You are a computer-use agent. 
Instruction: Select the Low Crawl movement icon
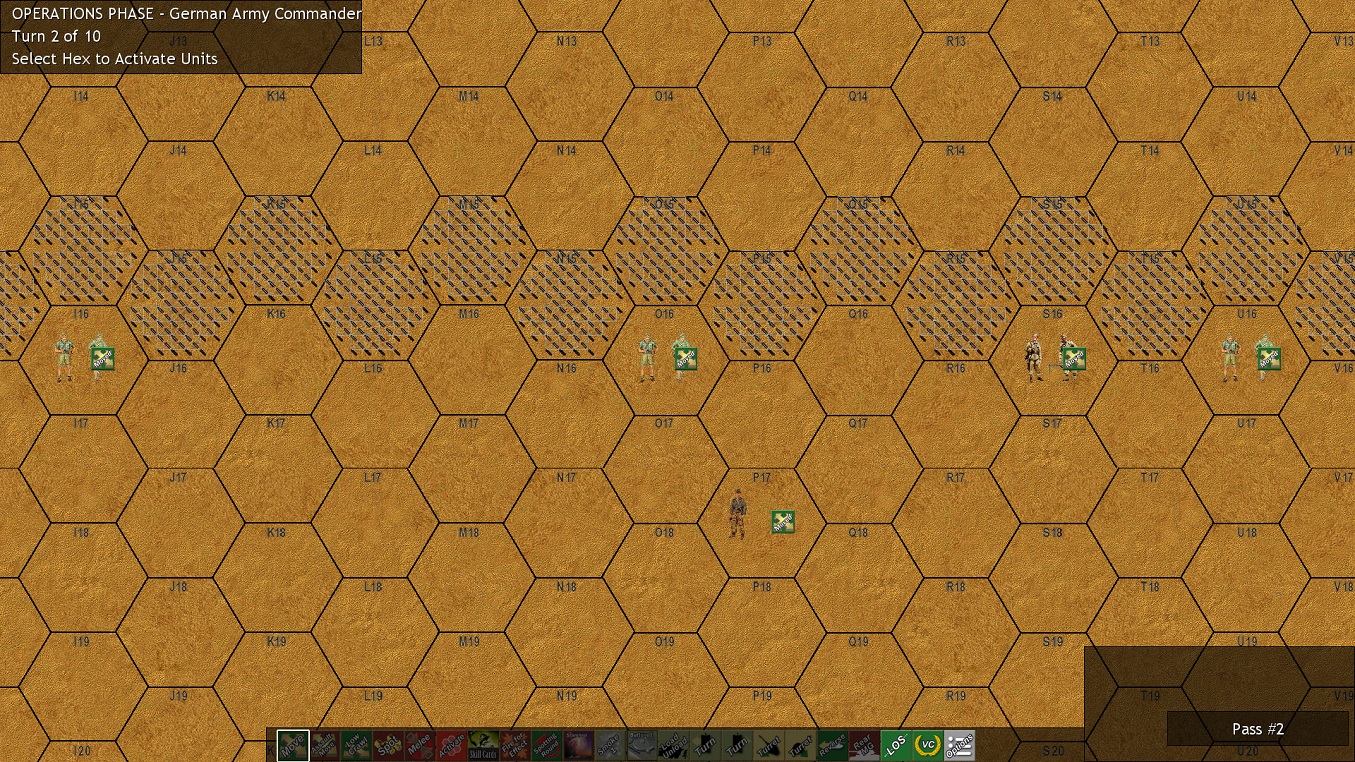click(x=355, y=744)
